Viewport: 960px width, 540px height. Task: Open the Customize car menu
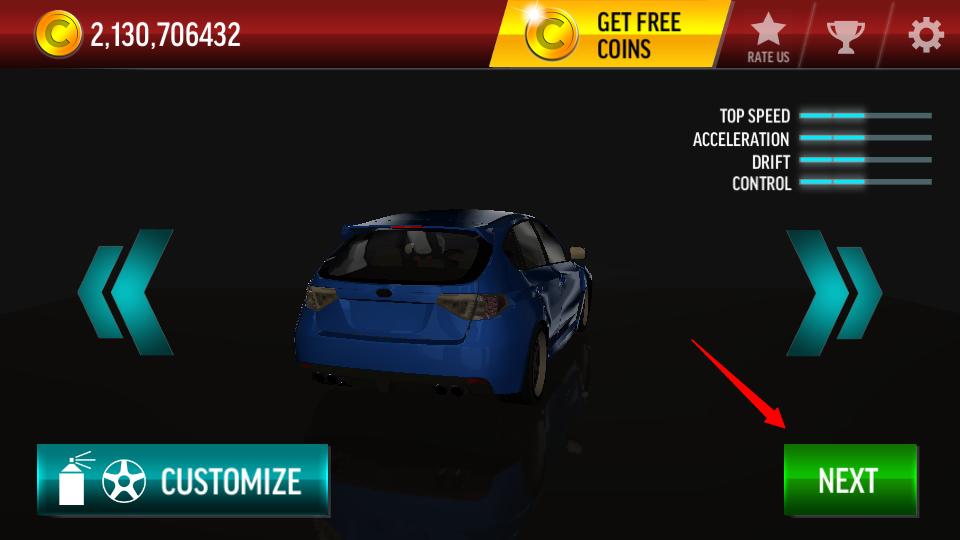pos(183,480)
